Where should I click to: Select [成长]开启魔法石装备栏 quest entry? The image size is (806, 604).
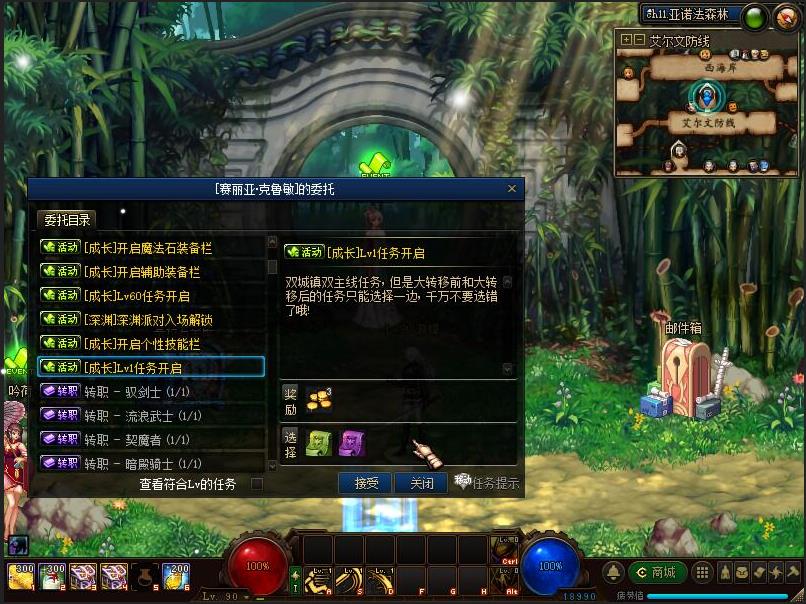(x=150, y=247)
